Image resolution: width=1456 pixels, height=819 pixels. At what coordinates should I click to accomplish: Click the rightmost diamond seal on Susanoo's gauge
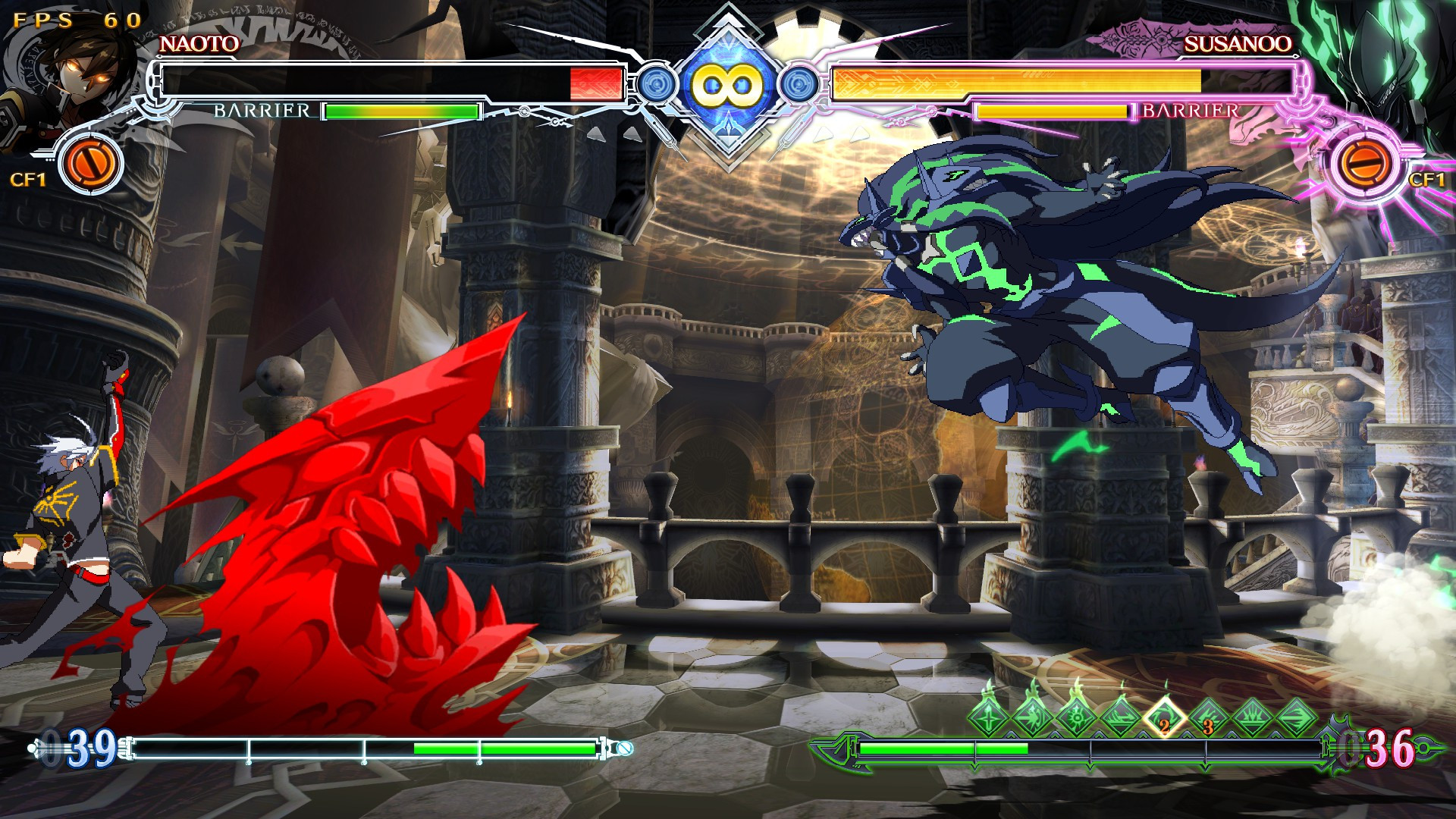(1295, 715)
